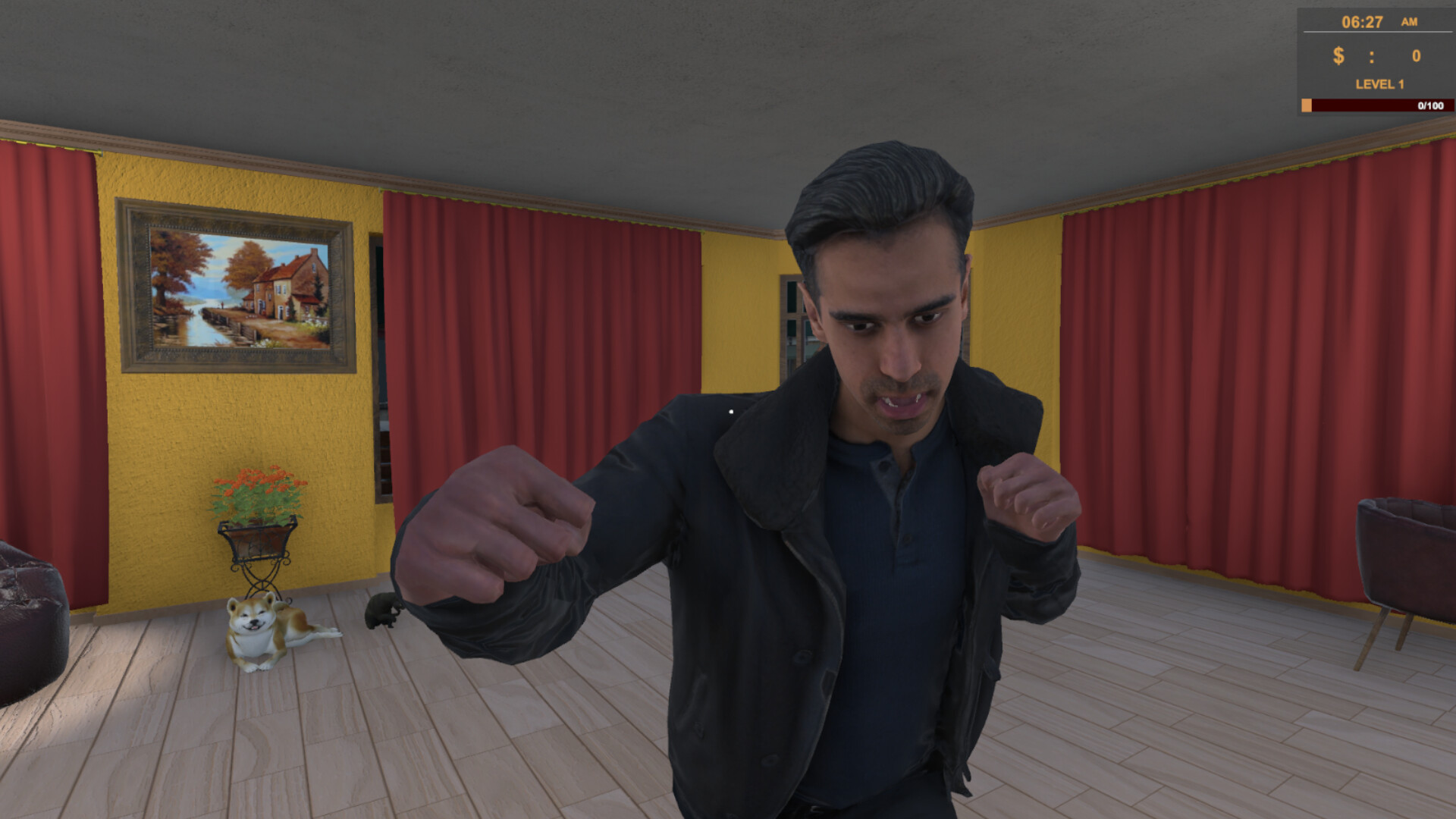Click the white crosshair dot
The image size is (1456, 819).
tap(730, 411)
